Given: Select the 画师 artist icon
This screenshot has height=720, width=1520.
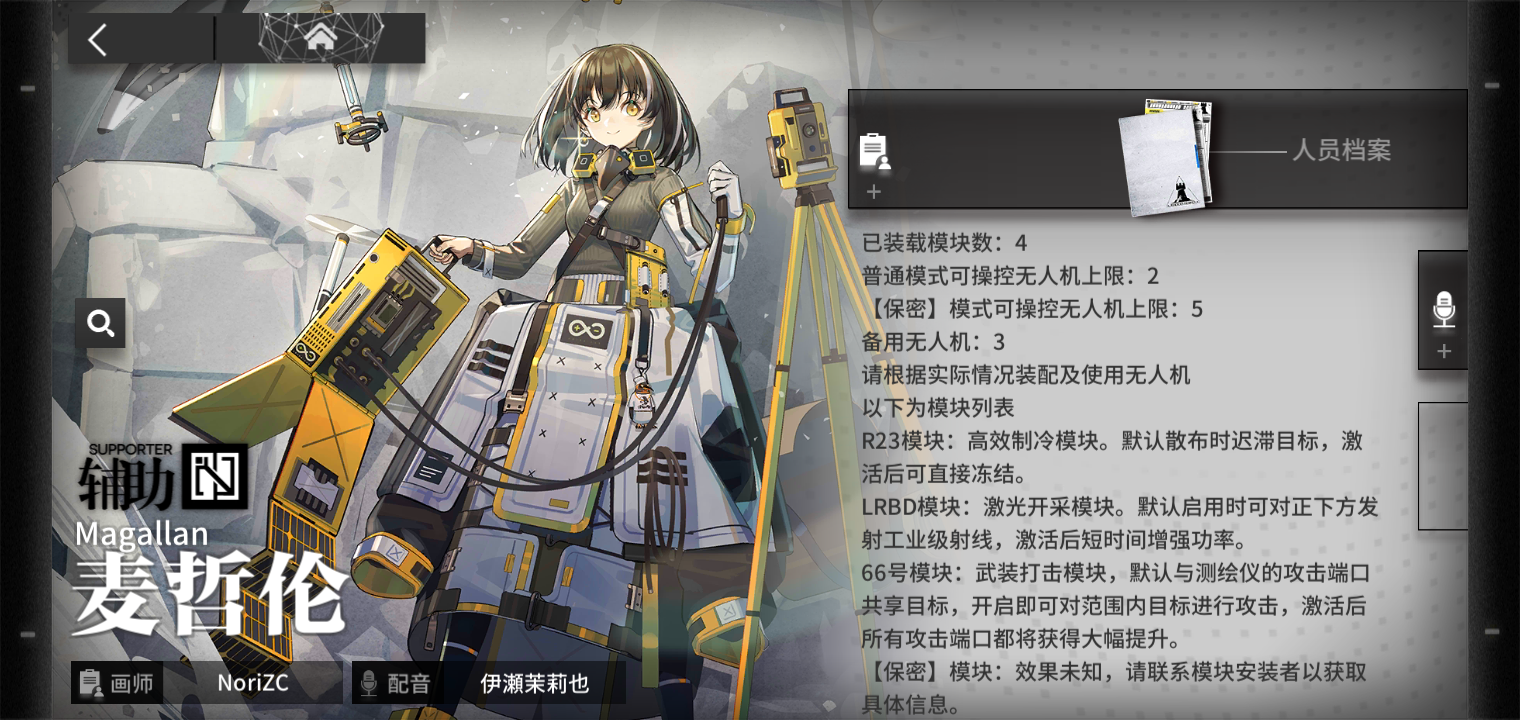Looking at the screenshot, I should [91, 683].
